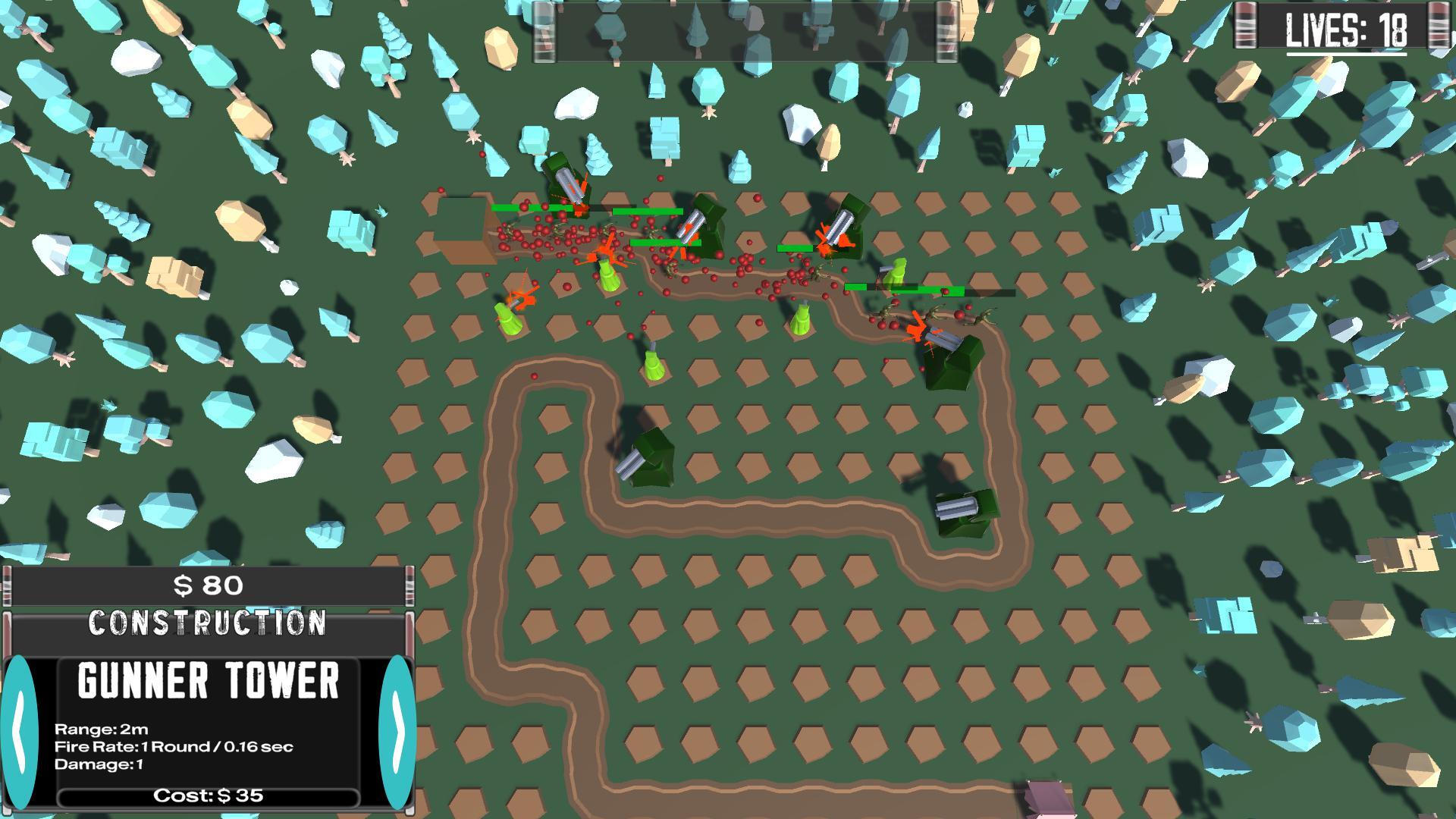Show the next tower with the right arrow
The width and height of the screenshot is (1456, 819).
point(397,733)
